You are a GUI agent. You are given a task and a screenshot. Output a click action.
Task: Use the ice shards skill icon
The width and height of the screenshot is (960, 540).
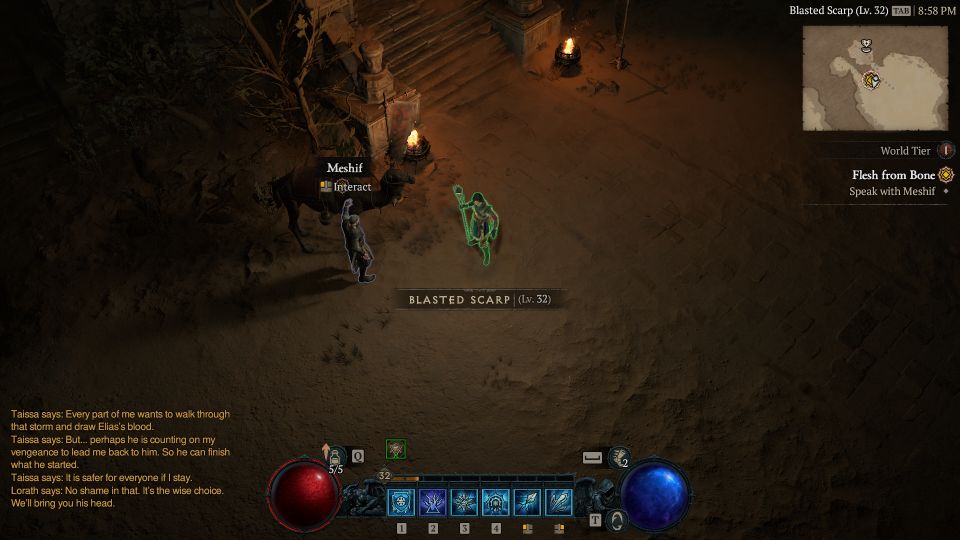559,502
